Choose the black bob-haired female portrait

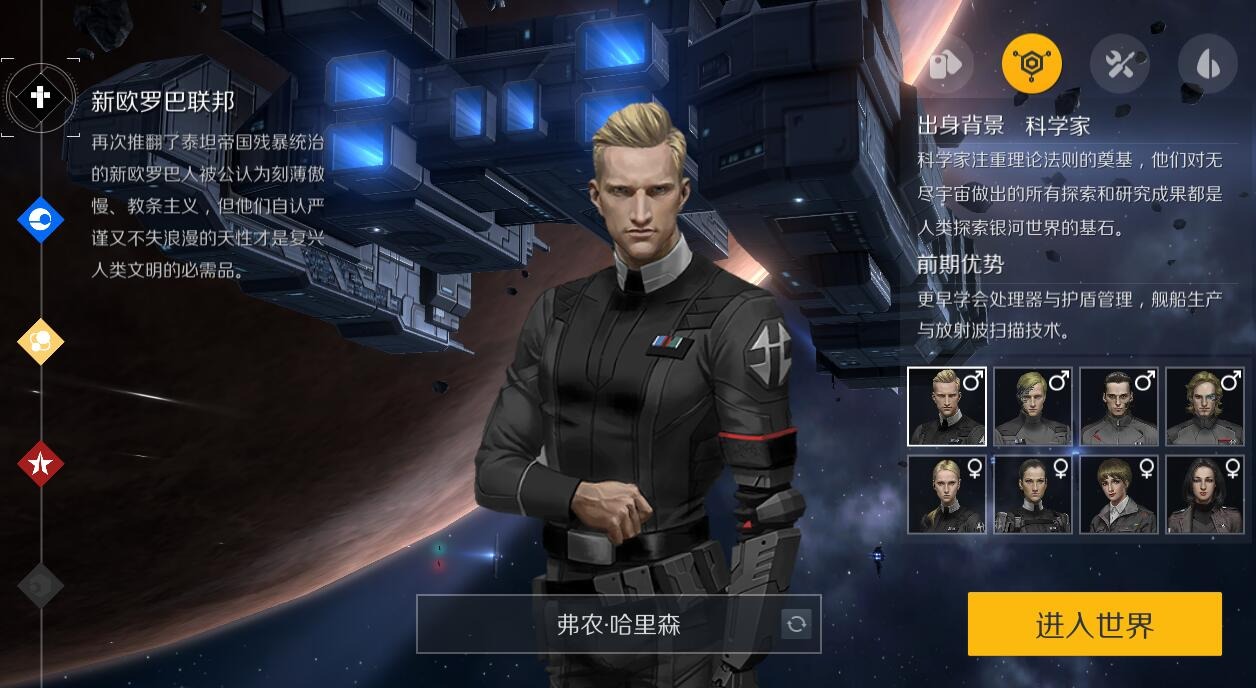[1204, 494]
